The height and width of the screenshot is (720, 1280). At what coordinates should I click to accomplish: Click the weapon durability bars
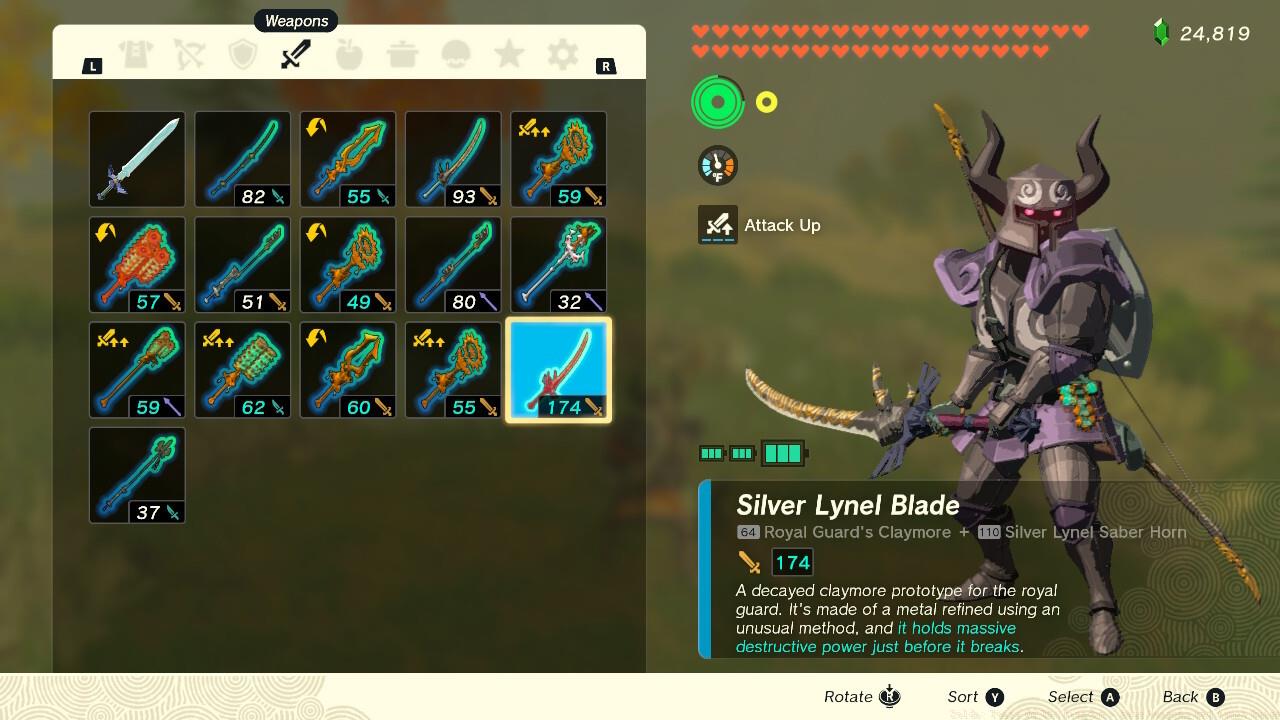click(749, 452)
